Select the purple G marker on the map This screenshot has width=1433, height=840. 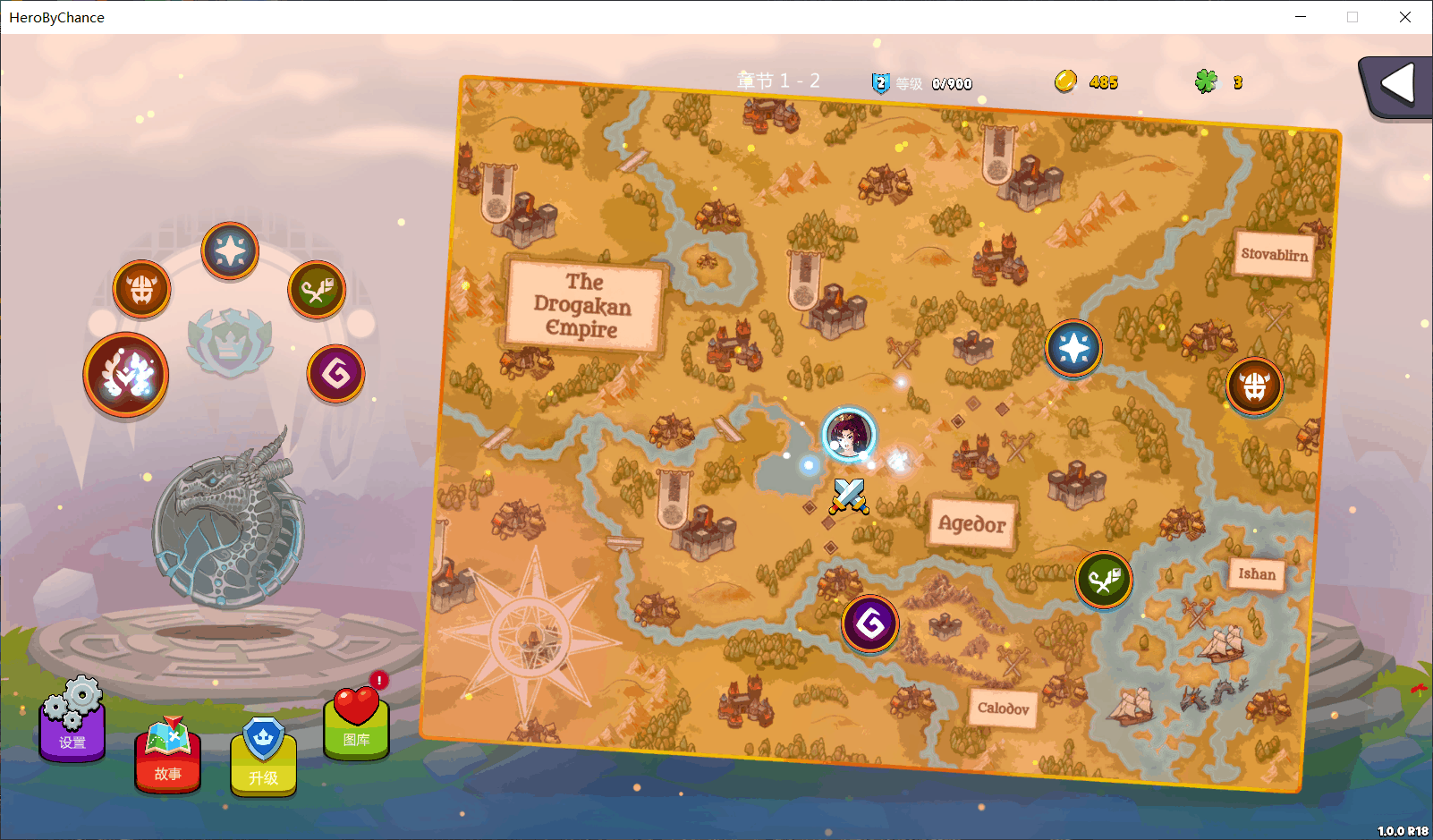pyautogui.click(x=869, y=623)
